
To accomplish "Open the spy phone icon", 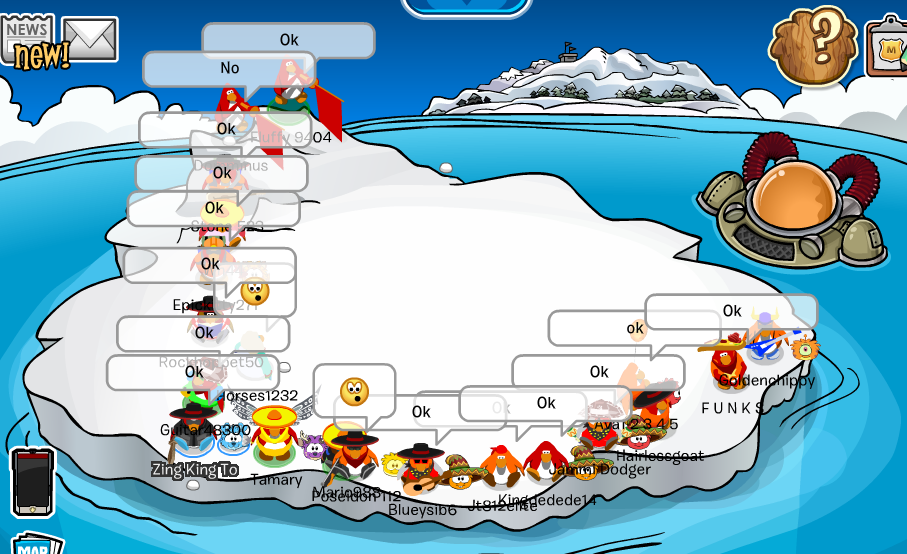I will tap(32, 481).
